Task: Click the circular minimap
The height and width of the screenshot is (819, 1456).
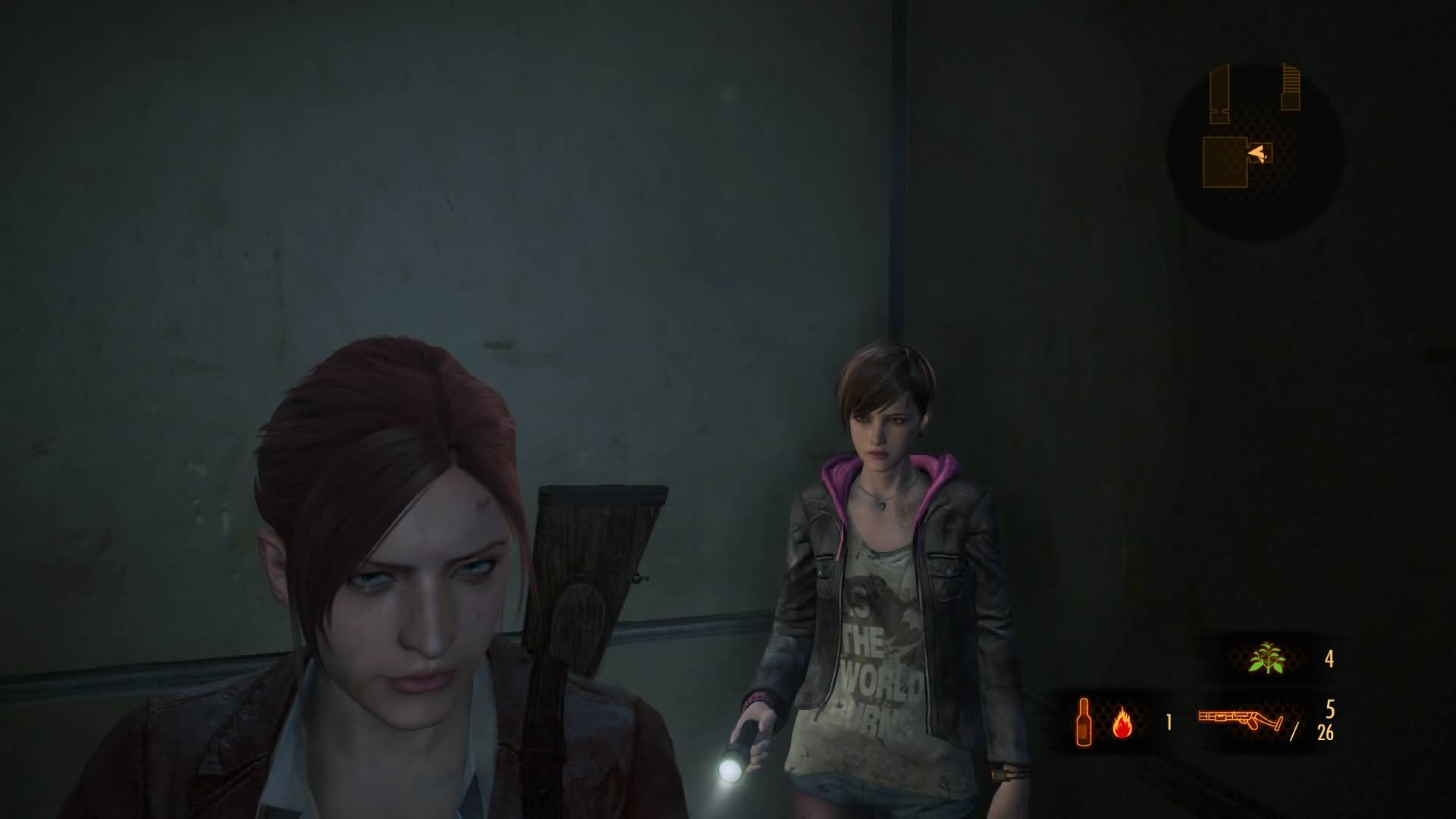Action: click(1255, 152)
